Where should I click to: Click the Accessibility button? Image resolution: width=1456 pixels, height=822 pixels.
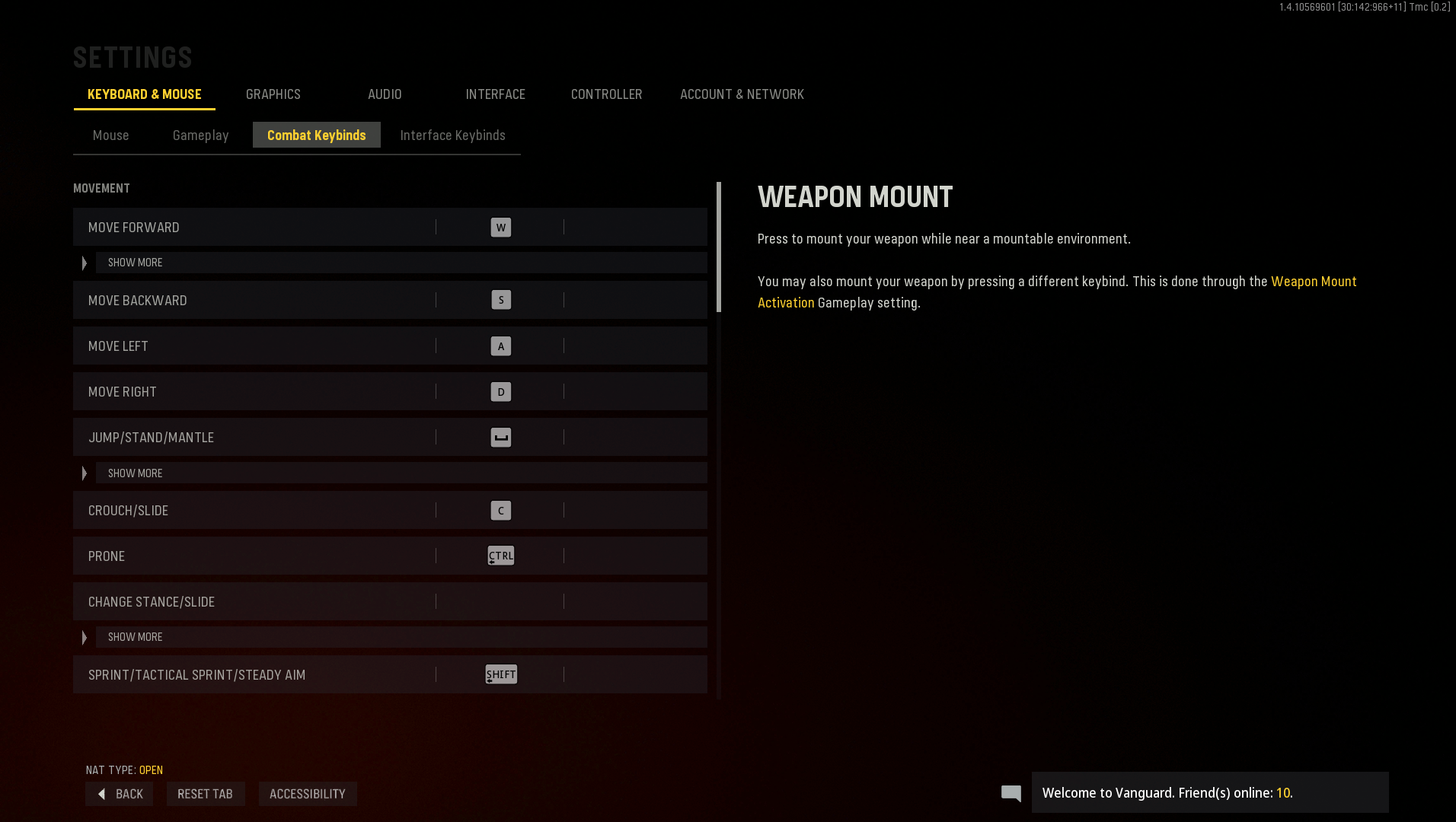point(308,794)
